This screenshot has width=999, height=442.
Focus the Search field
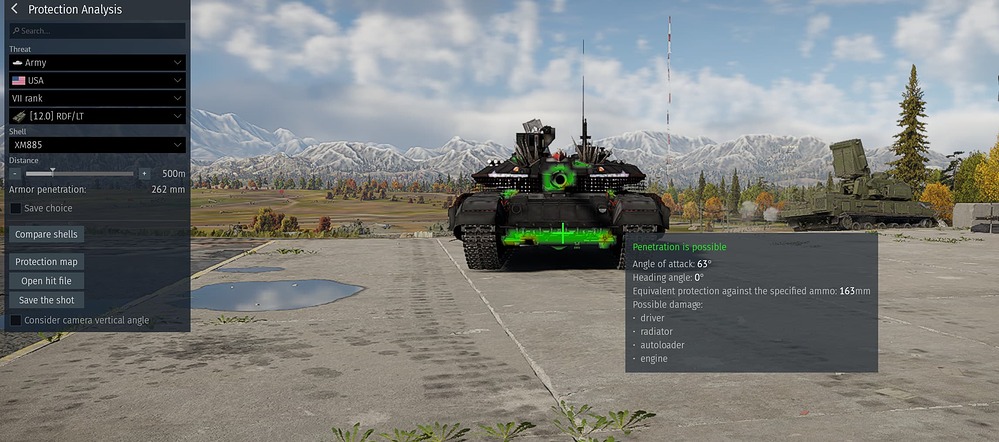click(97, 31)
